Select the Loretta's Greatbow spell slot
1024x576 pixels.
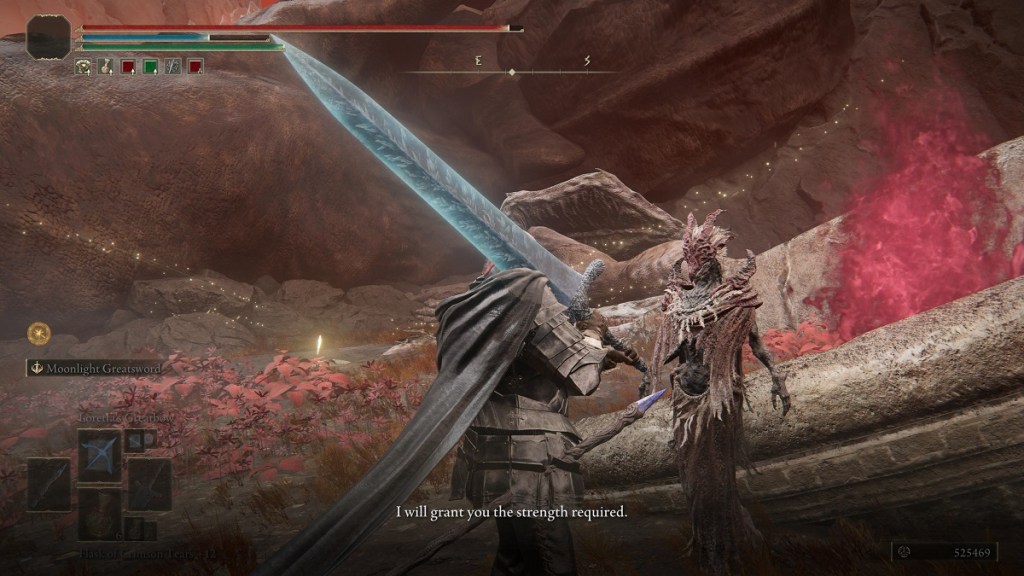99,454
